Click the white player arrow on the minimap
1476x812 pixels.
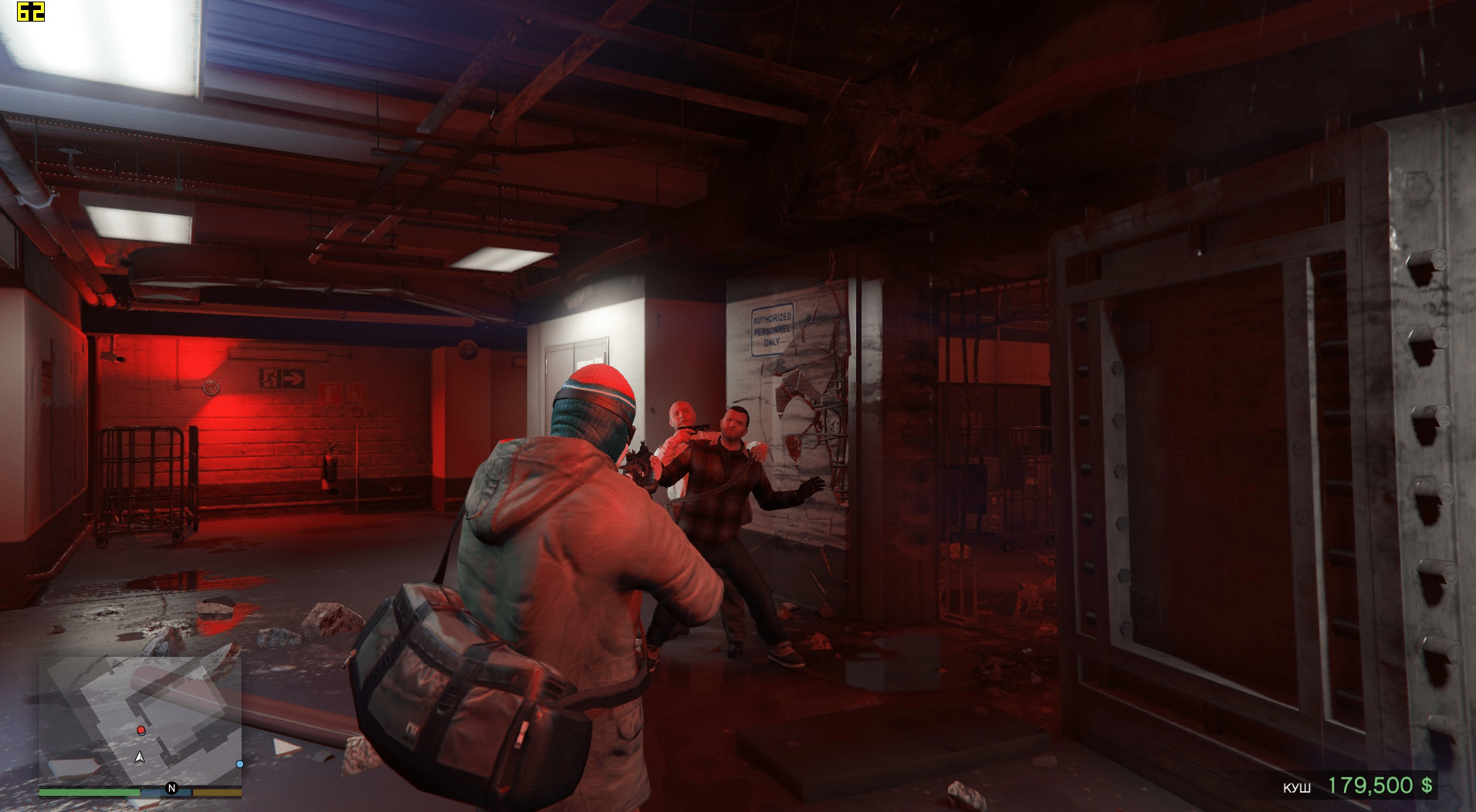(x=140, y=757)
